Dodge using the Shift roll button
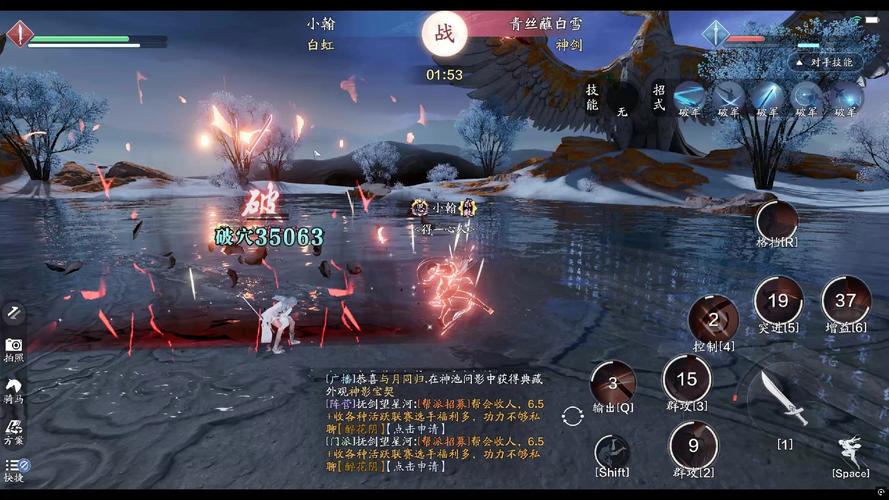This screenshot has height=500, width=889. pos(612,452)
